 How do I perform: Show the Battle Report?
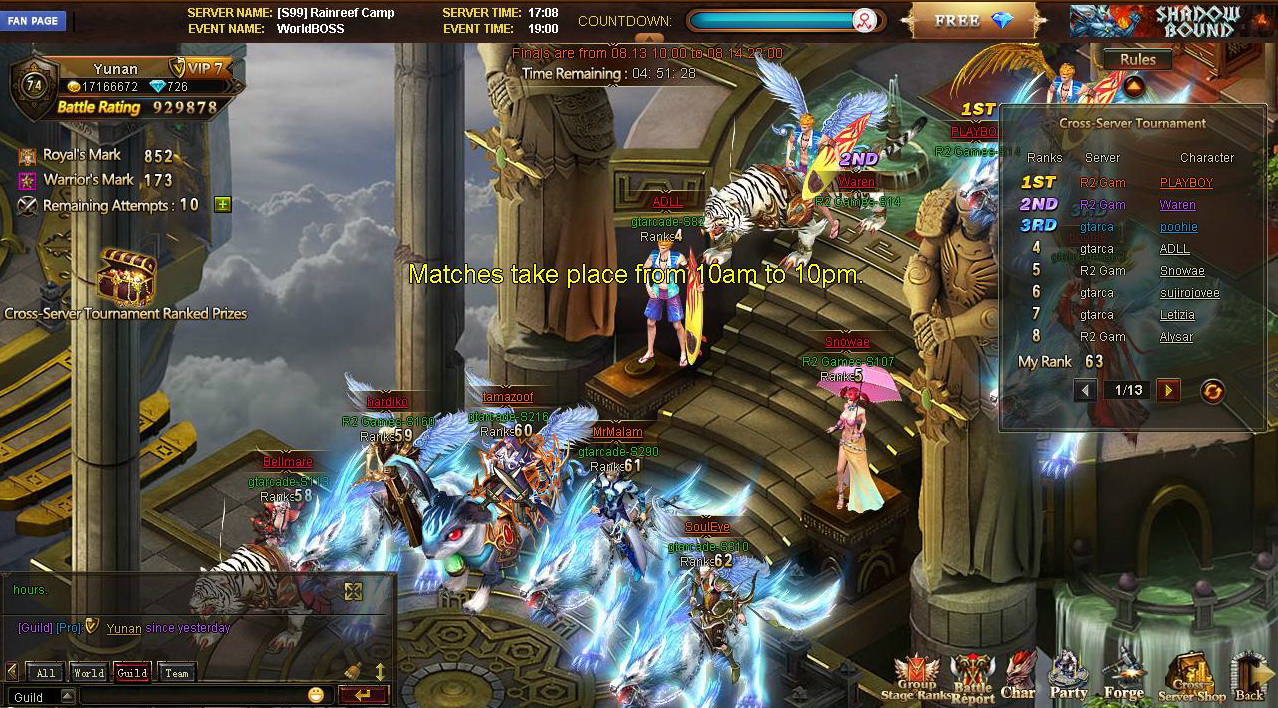coord(972,677)
